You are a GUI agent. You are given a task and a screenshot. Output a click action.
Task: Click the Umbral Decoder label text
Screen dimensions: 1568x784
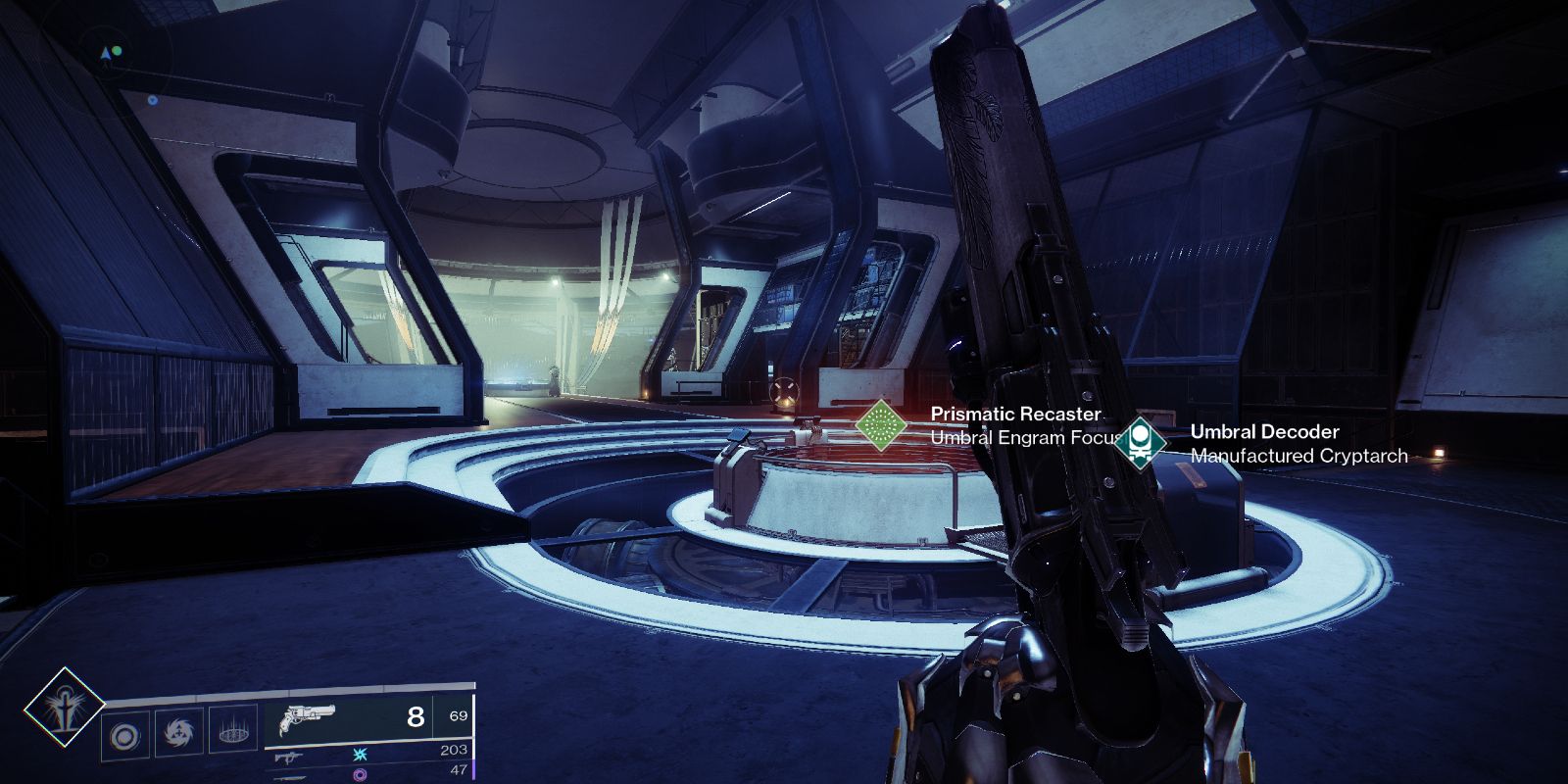coord(1264,431)
